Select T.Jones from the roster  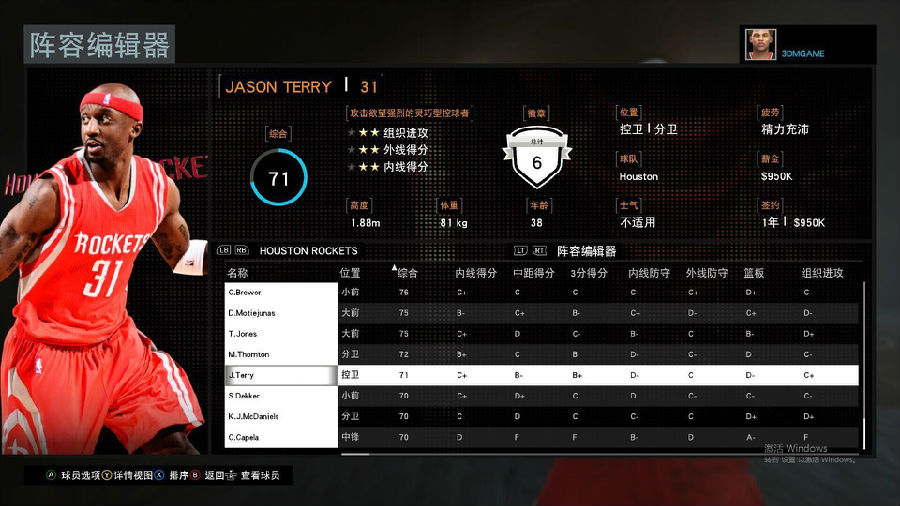(x=281, y=334)
